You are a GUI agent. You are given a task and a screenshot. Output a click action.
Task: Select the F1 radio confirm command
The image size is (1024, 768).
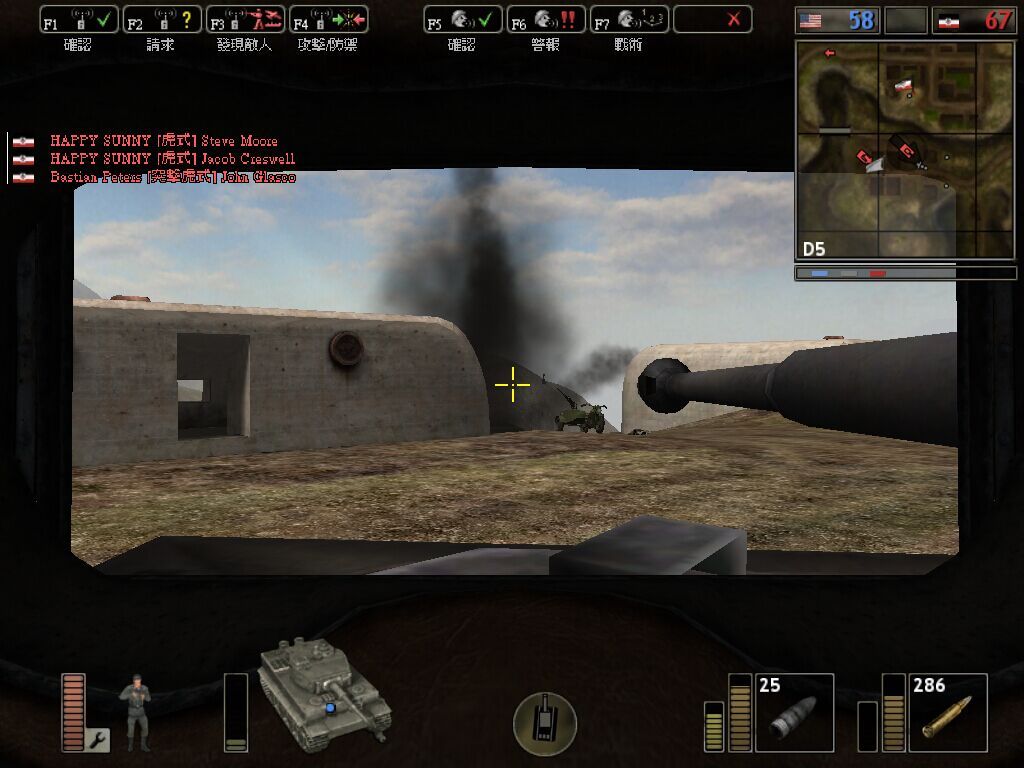79,20
